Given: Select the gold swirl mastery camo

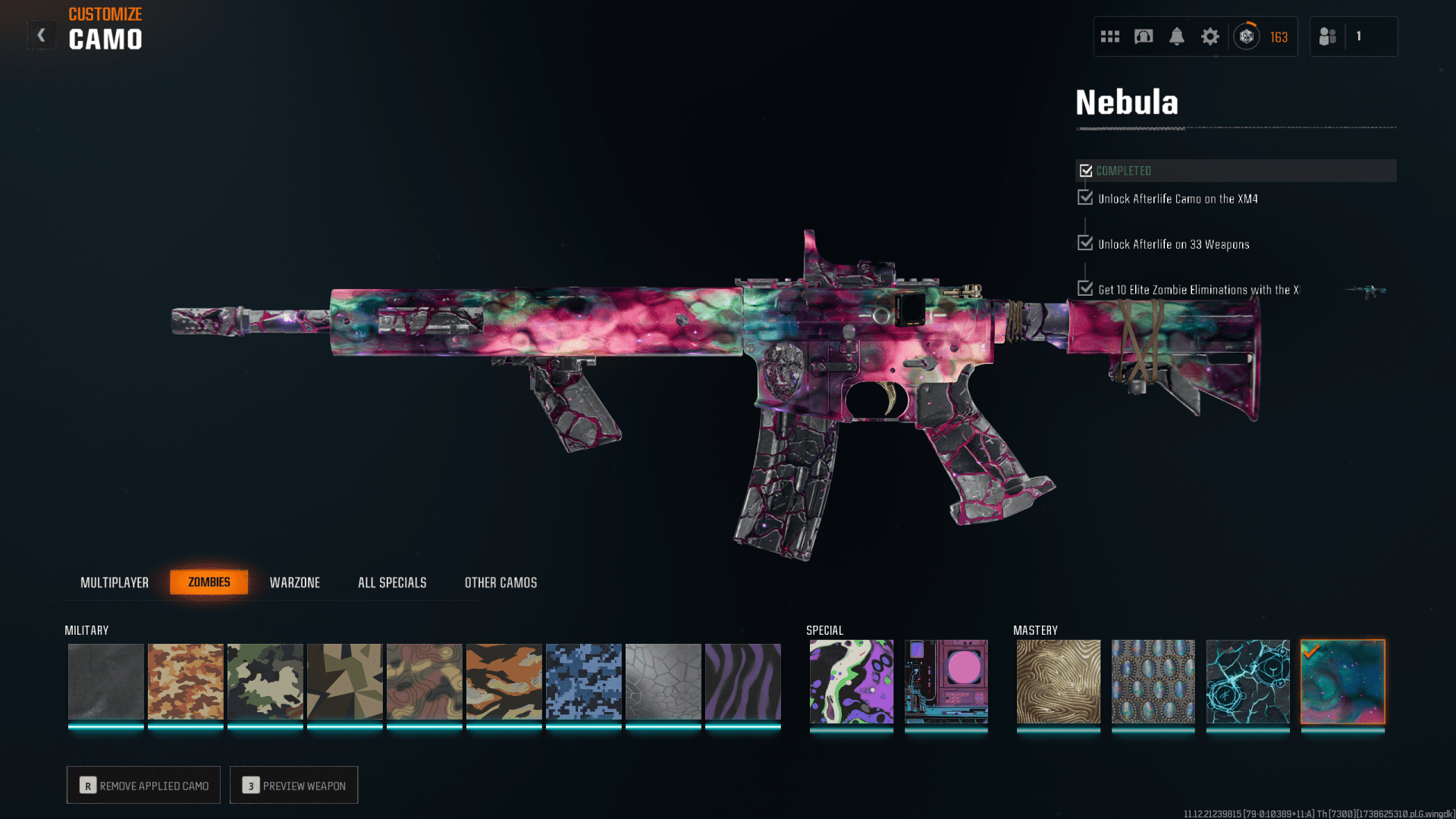Looking at the screenshot, I should pos(1059,681).
